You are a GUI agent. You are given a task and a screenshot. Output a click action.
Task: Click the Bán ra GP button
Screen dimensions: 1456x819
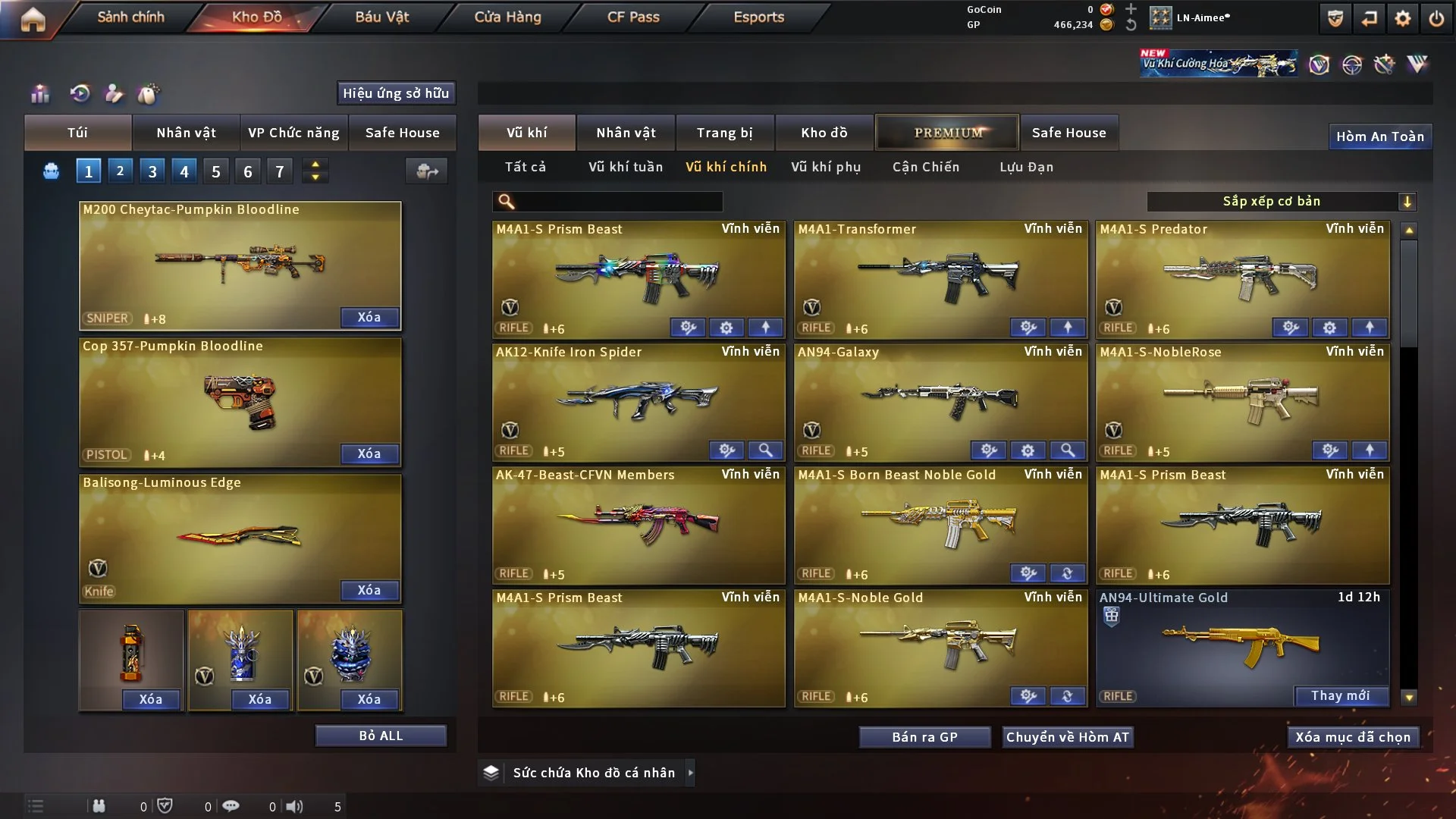pyautogui.click(x=924, y=737)
